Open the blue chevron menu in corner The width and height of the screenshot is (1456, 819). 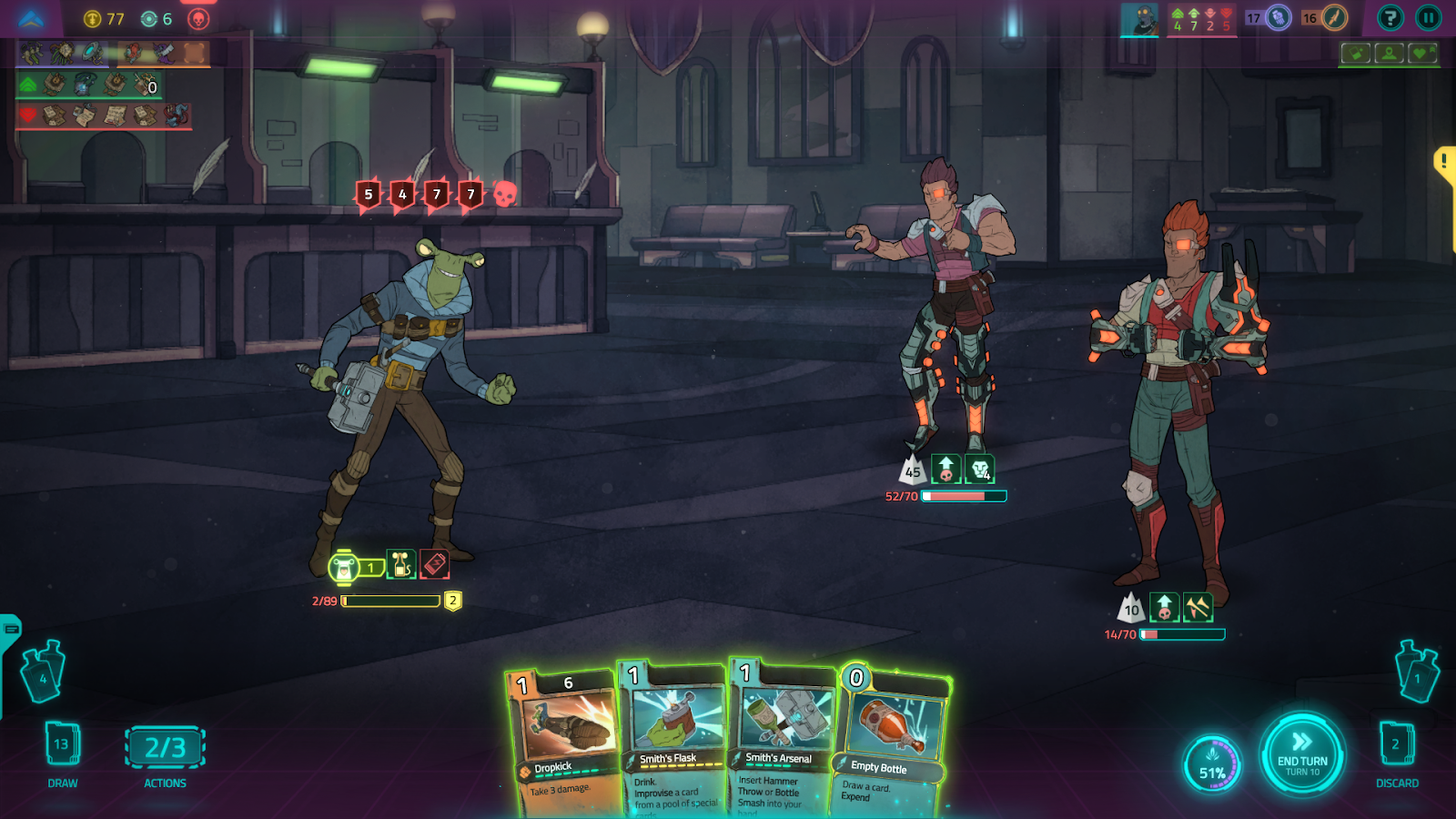(x=31, y=19)
